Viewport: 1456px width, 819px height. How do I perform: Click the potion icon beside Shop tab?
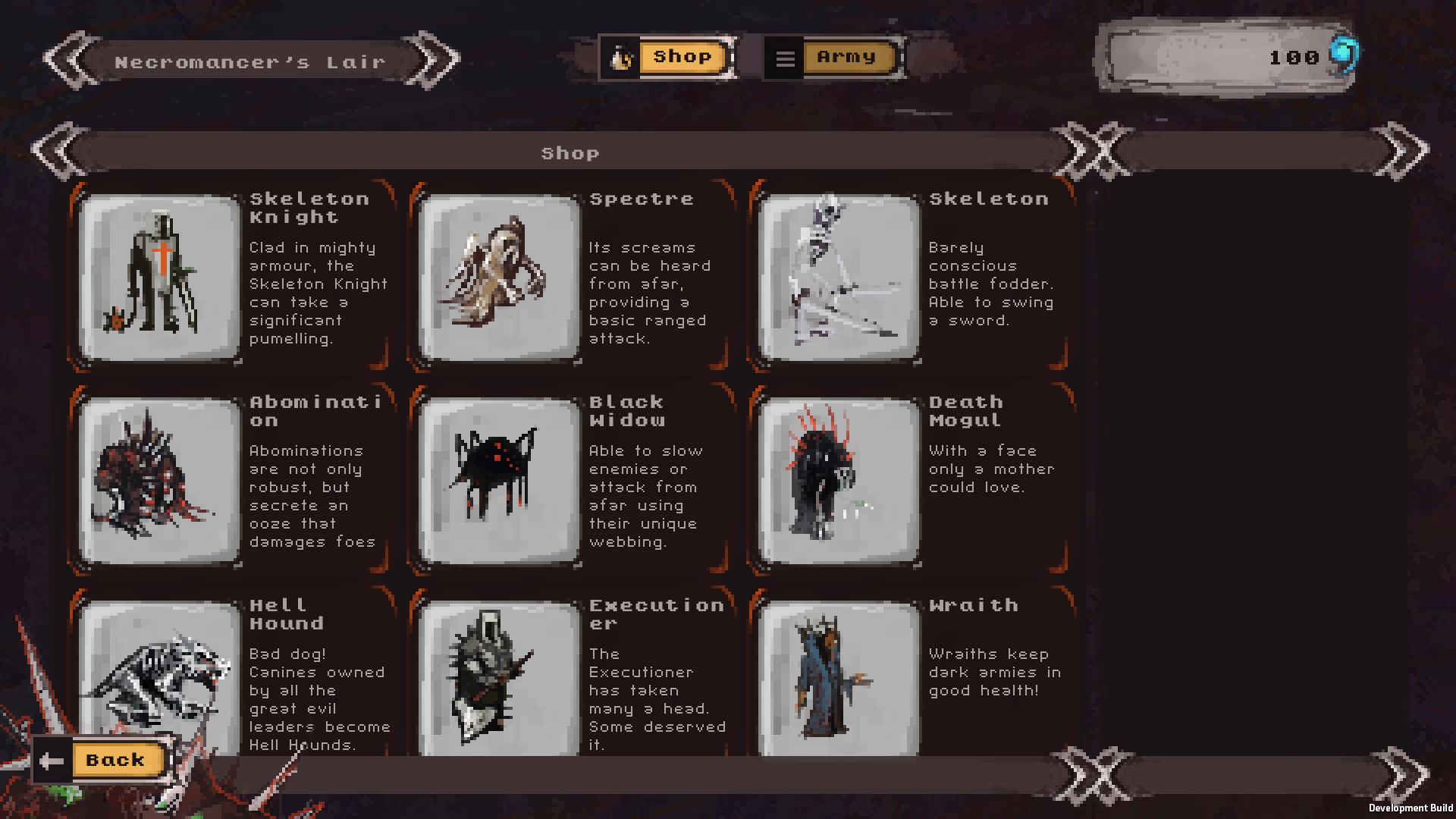pos(620,56)
